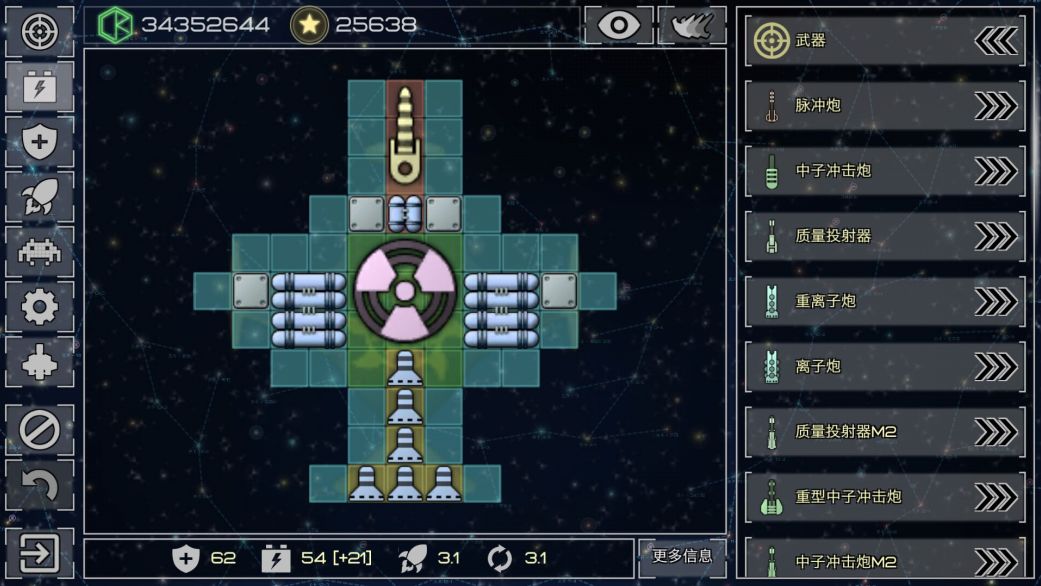
Task: Select the gear special modules category
Action: click(x=40, y=307)
